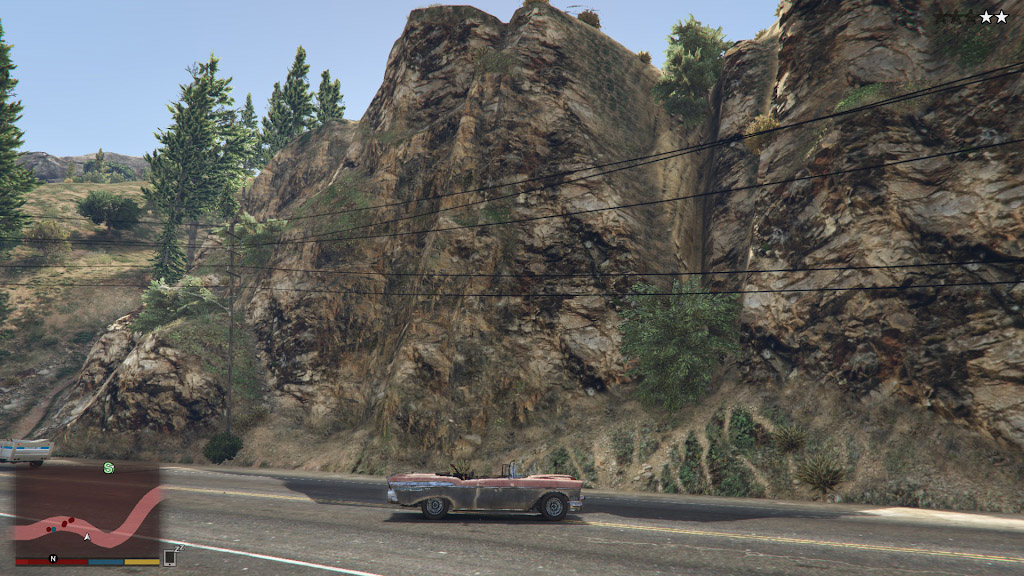Click the north N compass marker
Screen dimensions: 1024x576
coord(53,558)
